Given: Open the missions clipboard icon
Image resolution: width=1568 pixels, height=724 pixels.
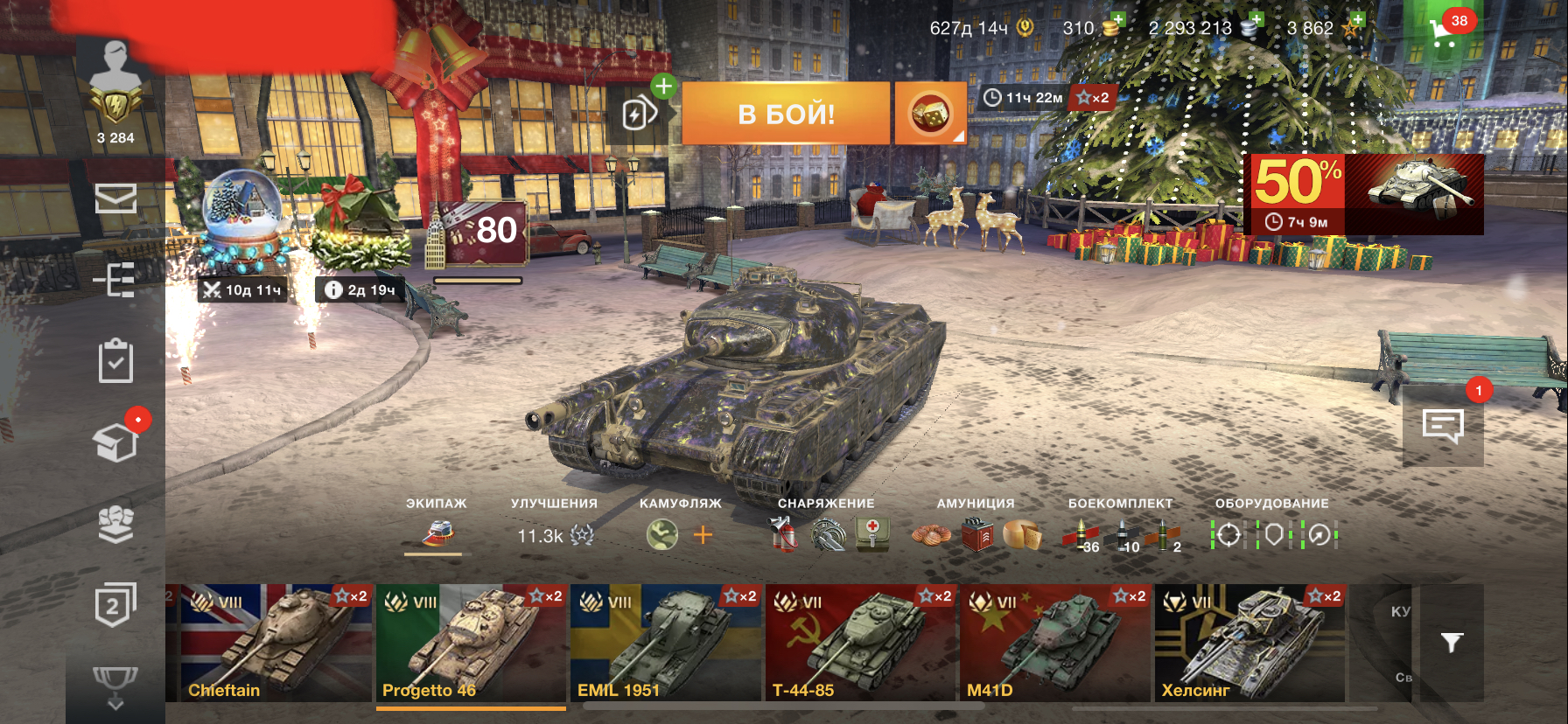Looking at the screenshot, I should 115,361.
